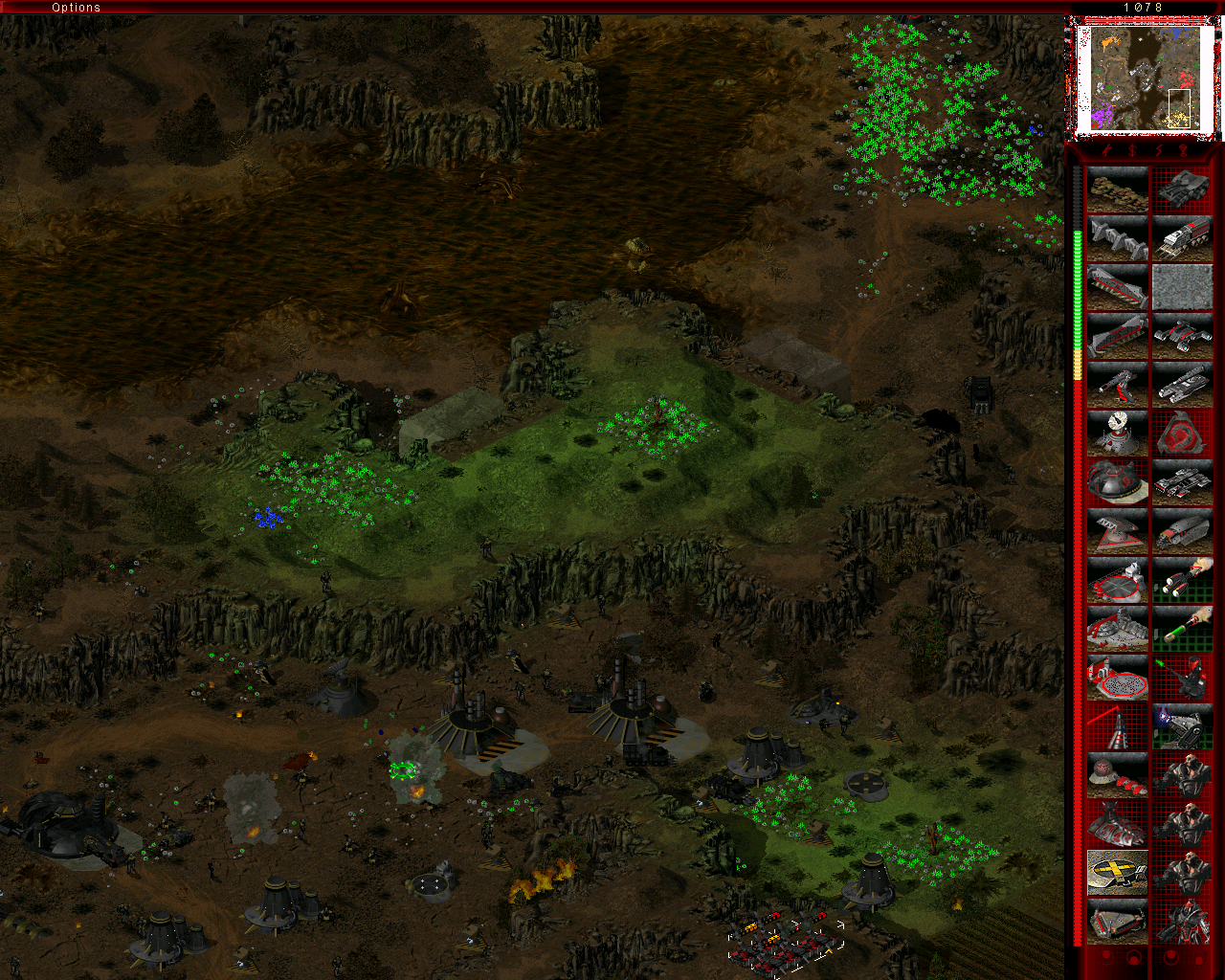This screenshot has width=1225, height=980.
Task: Launch the multi-missile superweapon icon
Action: 1182,580
